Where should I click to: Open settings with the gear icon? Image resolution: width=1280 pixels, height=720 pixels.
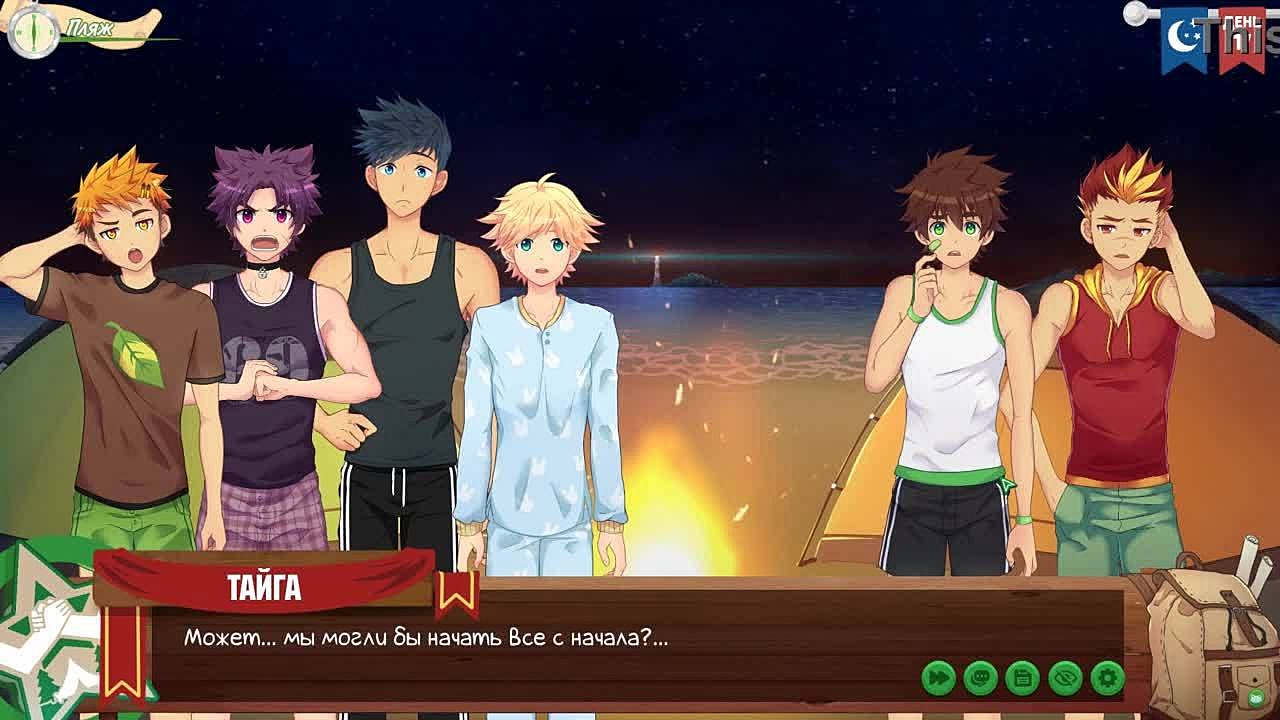click(1107, 678)
